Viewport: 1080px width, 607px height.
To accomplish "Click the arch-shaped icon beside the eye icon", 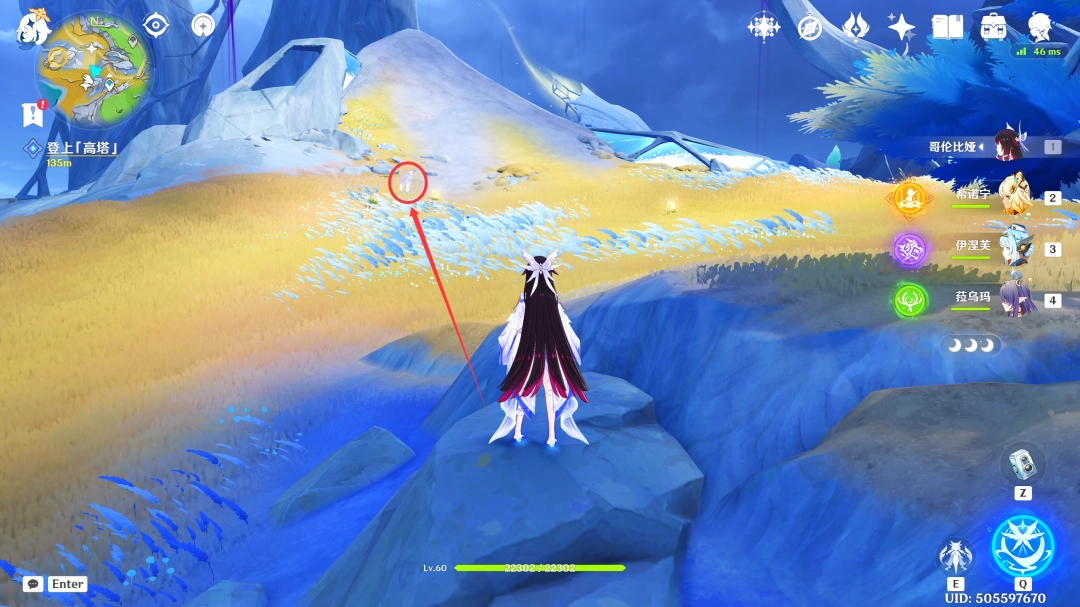I will [203, 25].
